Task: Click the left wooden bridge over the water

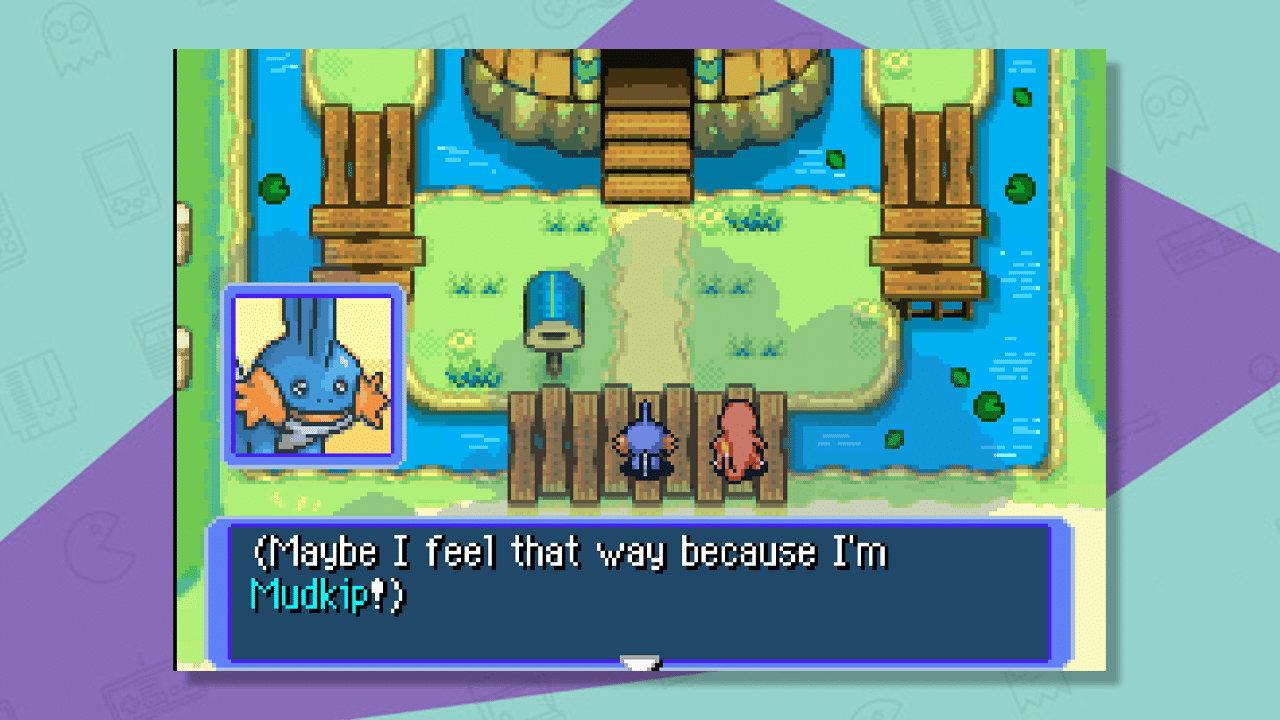Action: click(366, 180)
